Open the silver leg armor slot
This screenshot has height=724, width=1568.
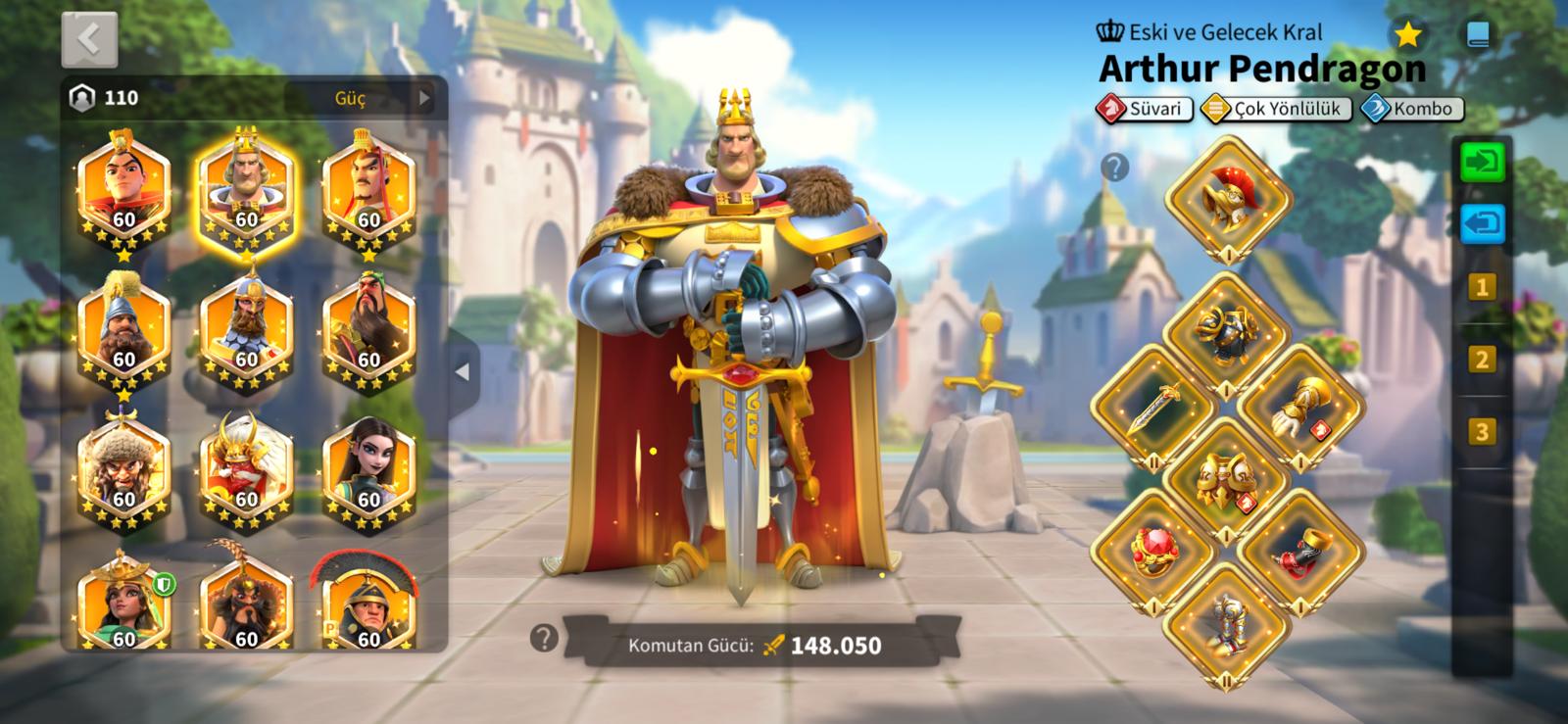(1227, 623)
